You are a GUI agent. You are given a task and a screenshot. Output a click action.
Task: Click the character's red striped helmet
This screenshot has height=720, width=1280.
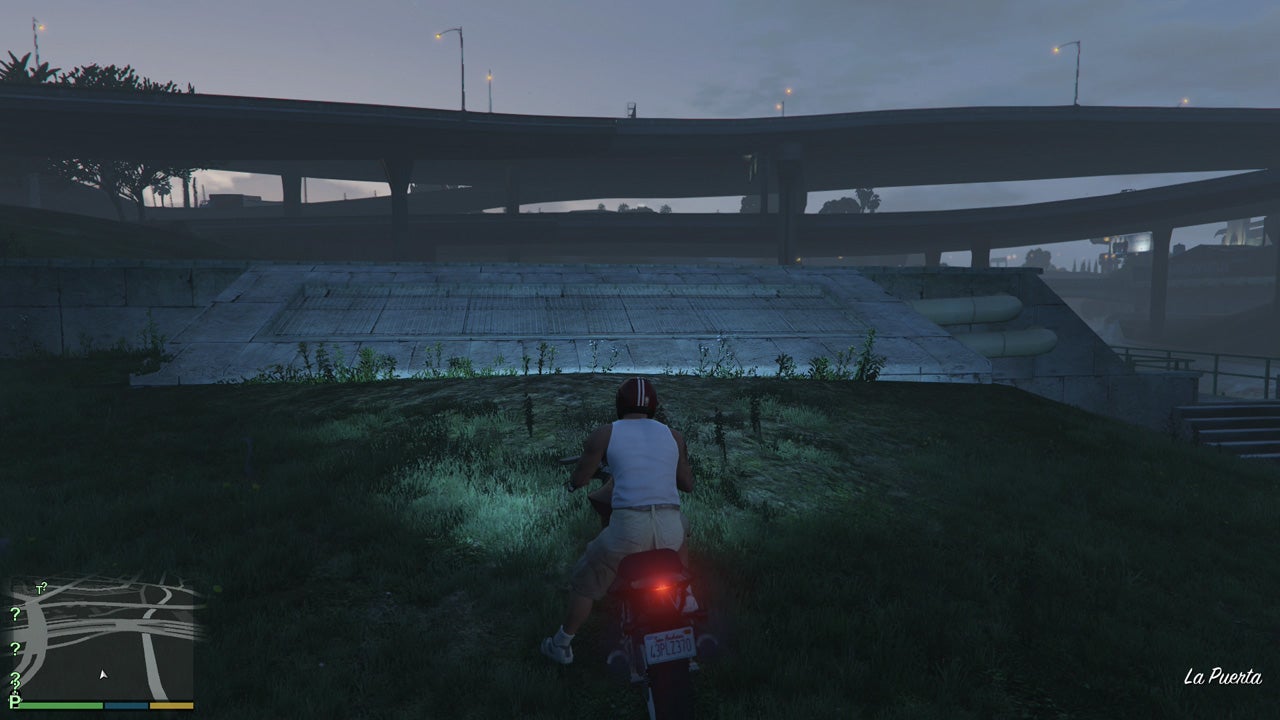tap(637, 398)
